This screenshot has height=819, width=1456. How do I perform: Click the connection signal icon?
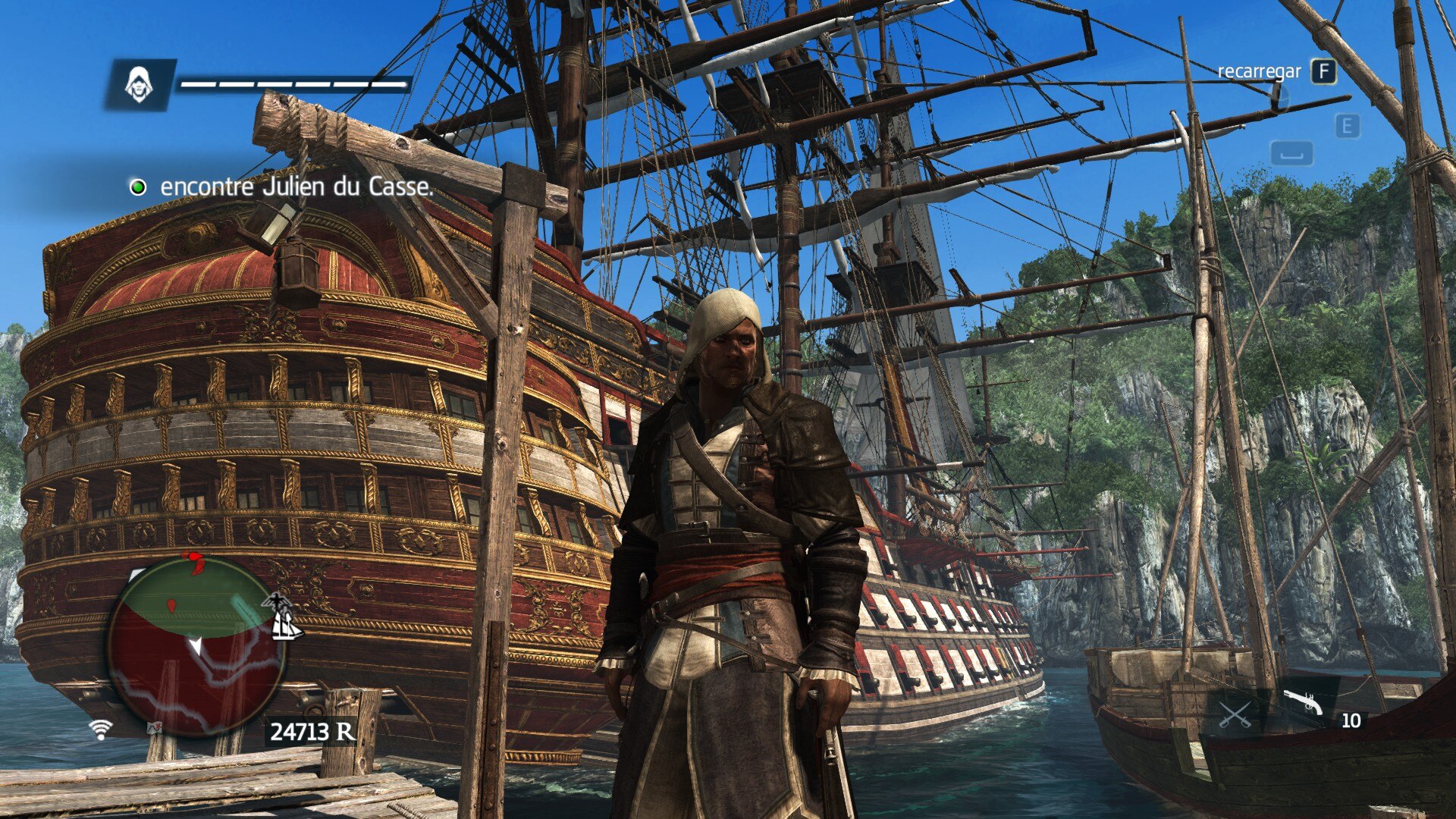pos(100,729)
